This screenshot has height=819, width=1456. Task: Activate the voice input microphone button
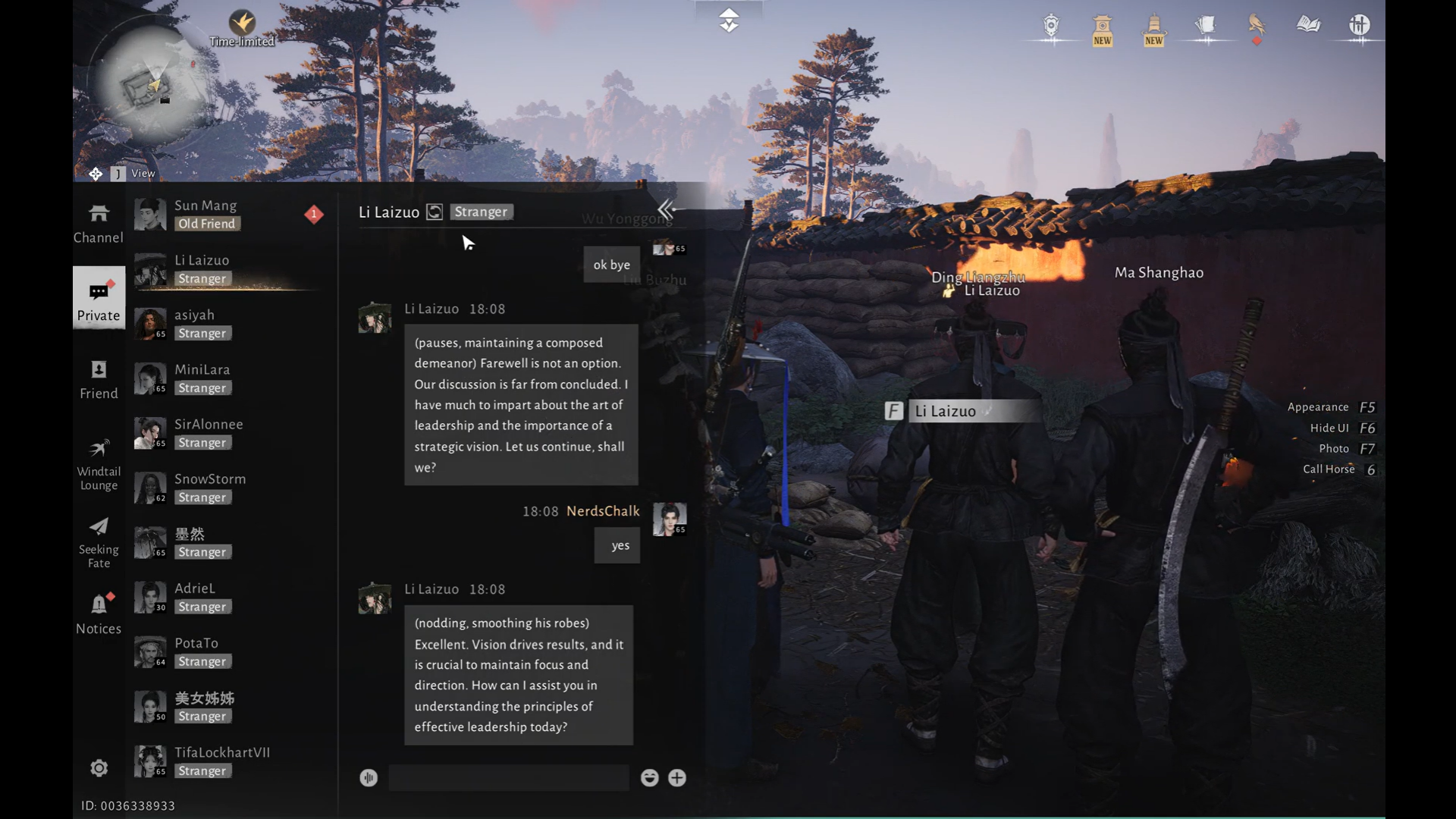point(369,778)
